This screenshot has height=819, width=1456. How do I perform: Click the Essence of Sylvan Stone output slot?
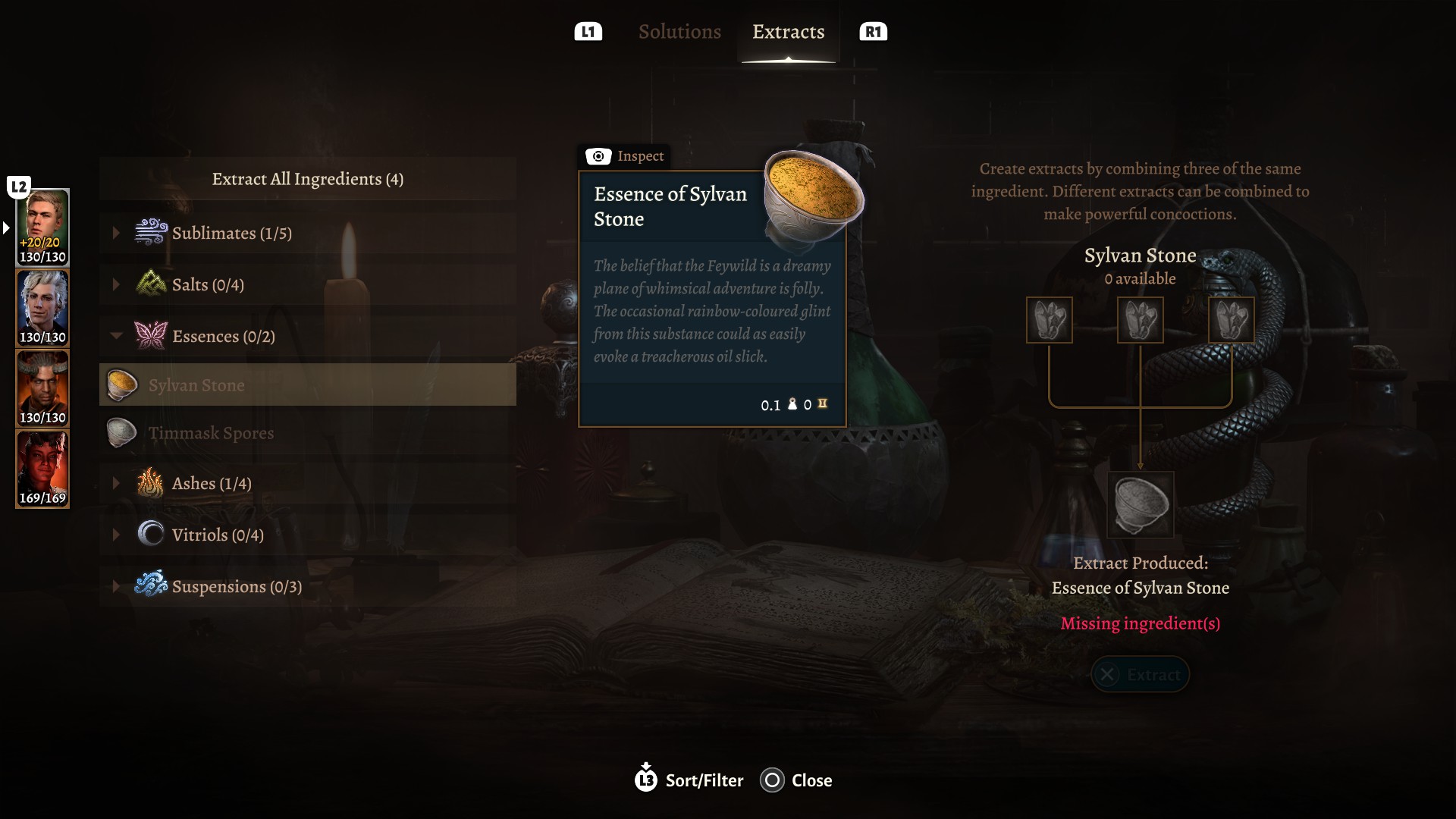coord(1140,504)
